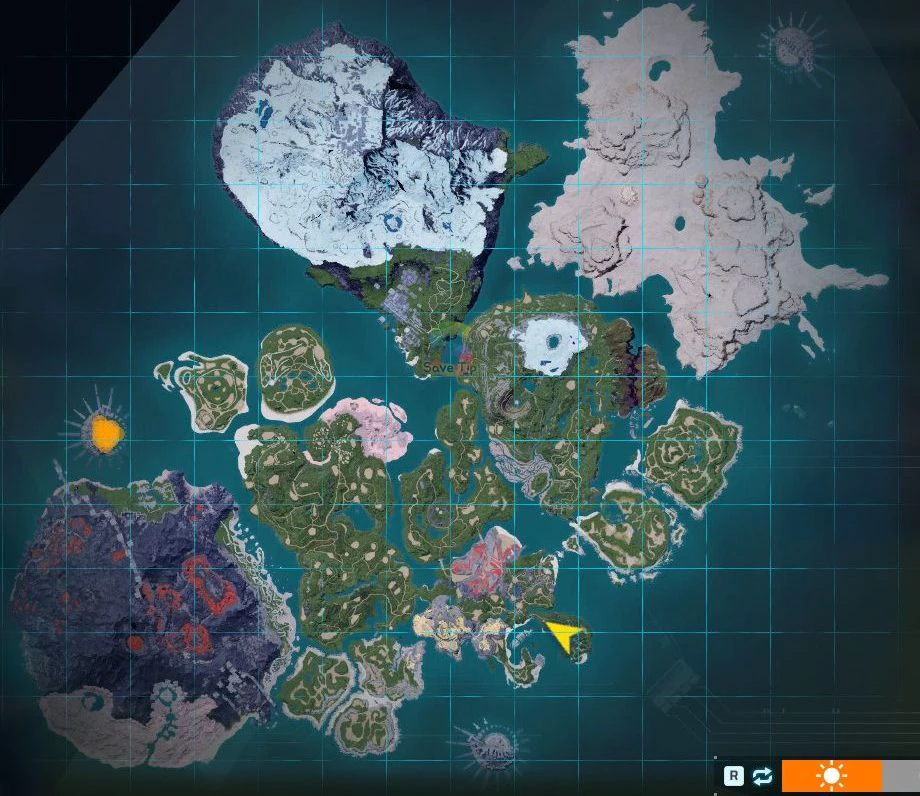Select the orange sun daytime segment
This screenshot has height=796, width=920.
[831, 776]
